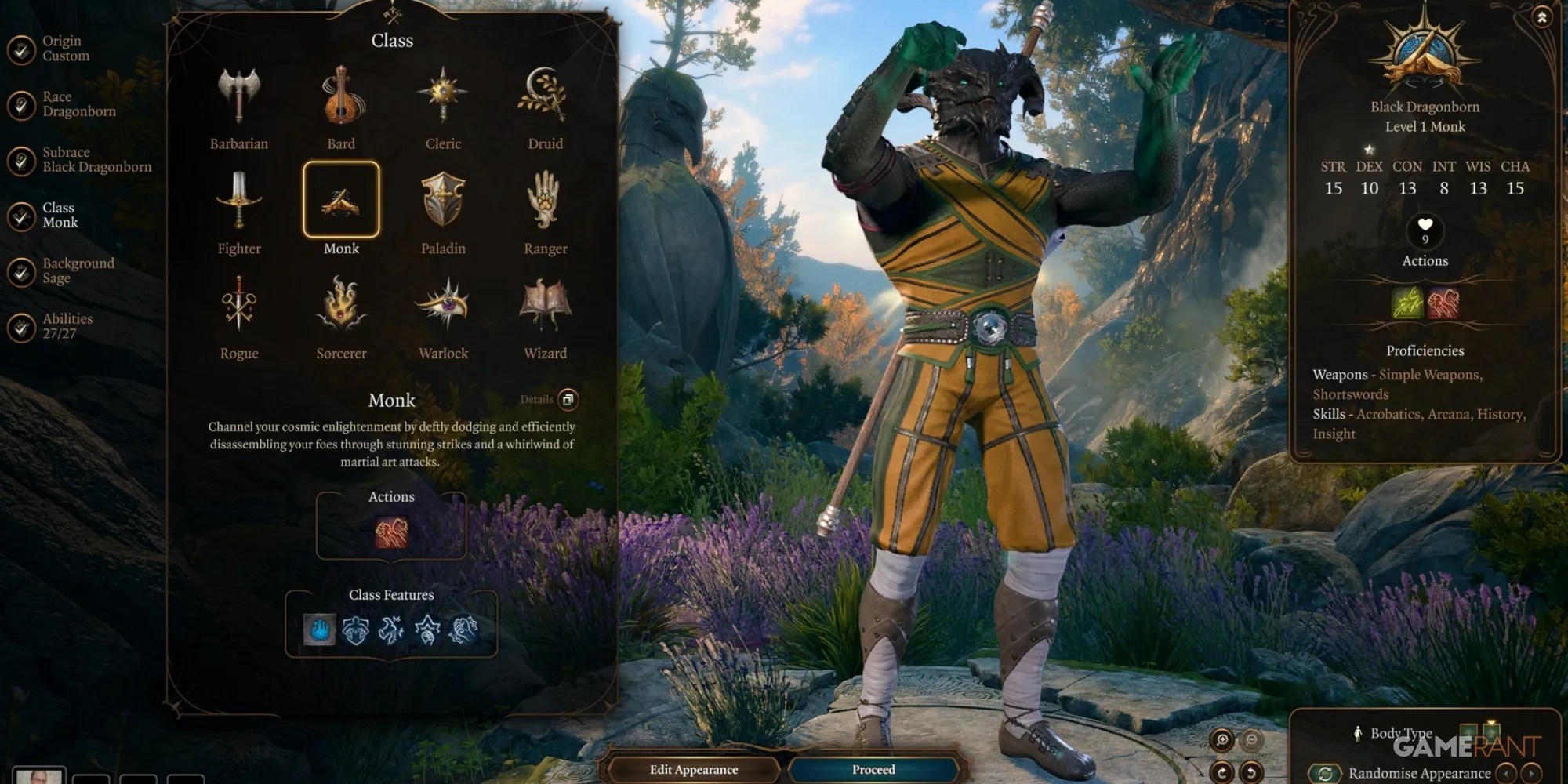Open the Monk class Details

click(568, 399)
